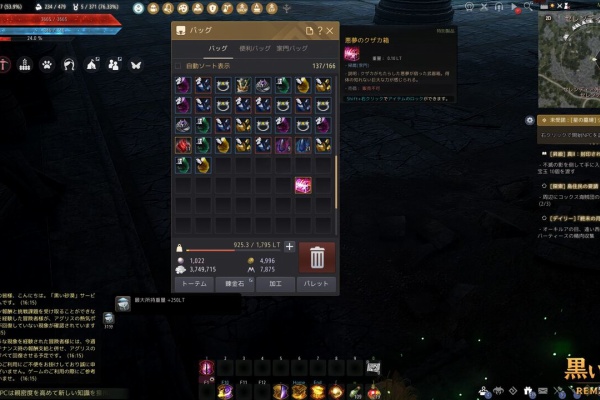Image resolution: width=600 pixels, height=400 pixels.
Task: Click the paw print pet icon
Action: (46, 64)
